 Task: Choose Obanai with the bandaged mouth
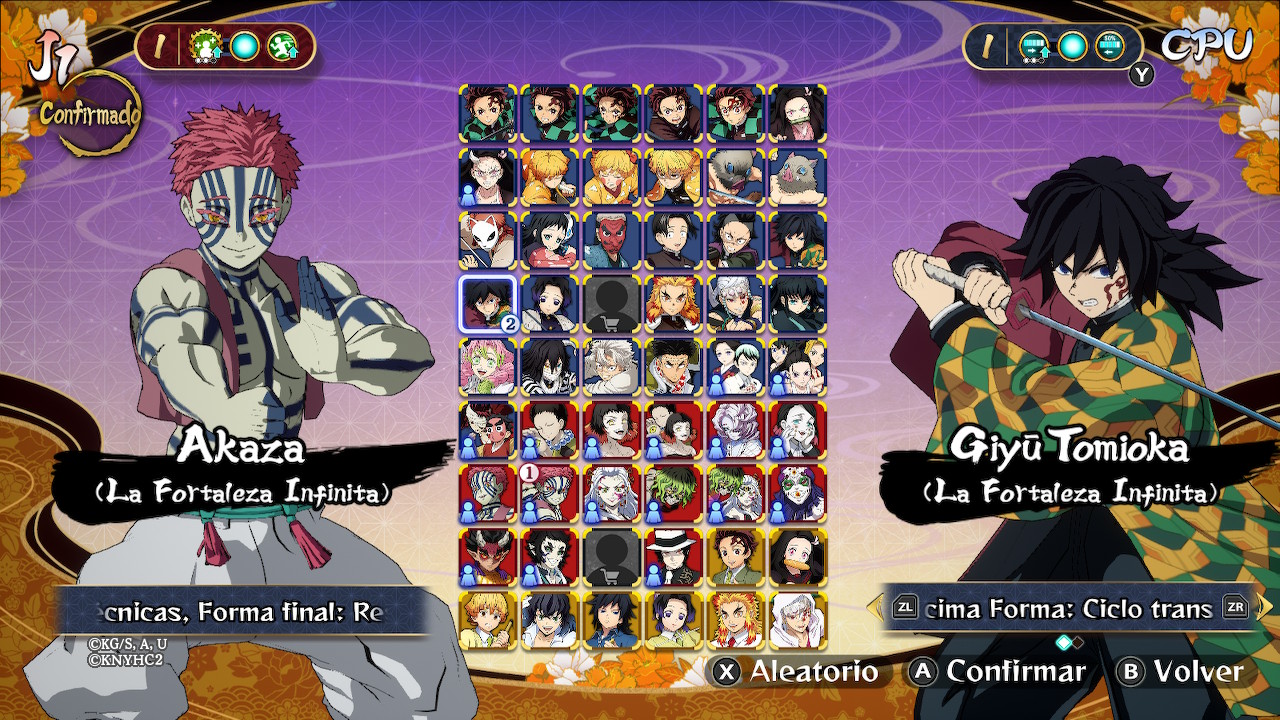pyautogui.click(x=550, y=367)
